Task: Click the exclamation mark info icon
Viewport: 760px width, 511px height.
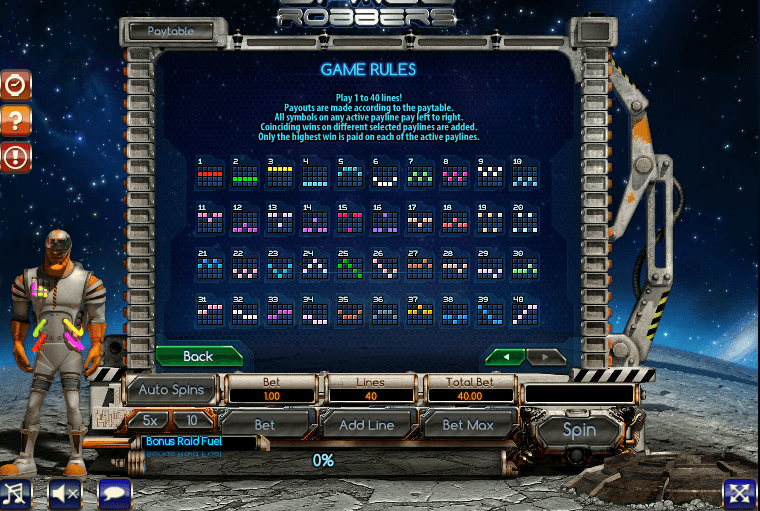Action: 15,156
